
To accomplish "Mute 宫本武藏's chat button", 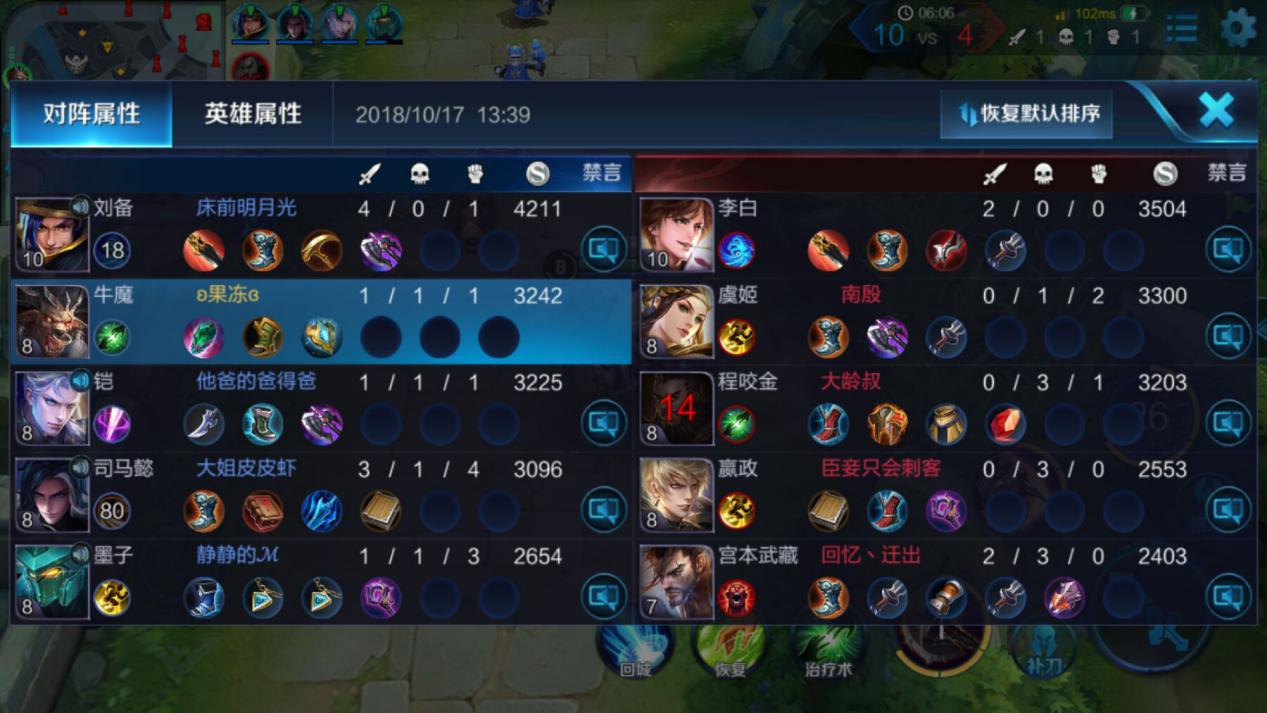I will point(1228,597).
